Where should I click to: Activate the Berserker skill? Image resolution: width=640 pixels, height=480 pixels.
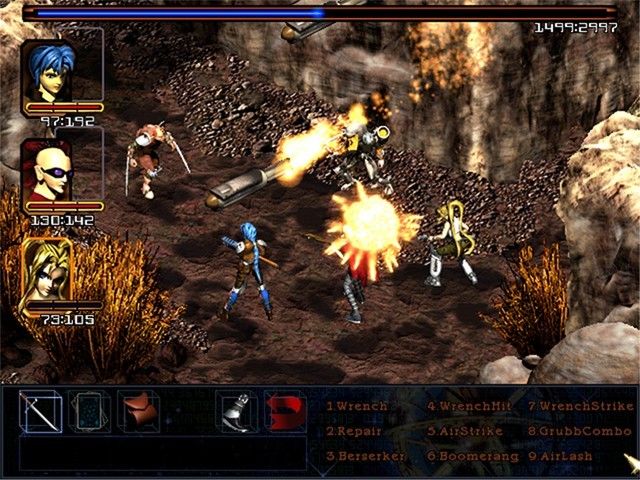point(365,455)
